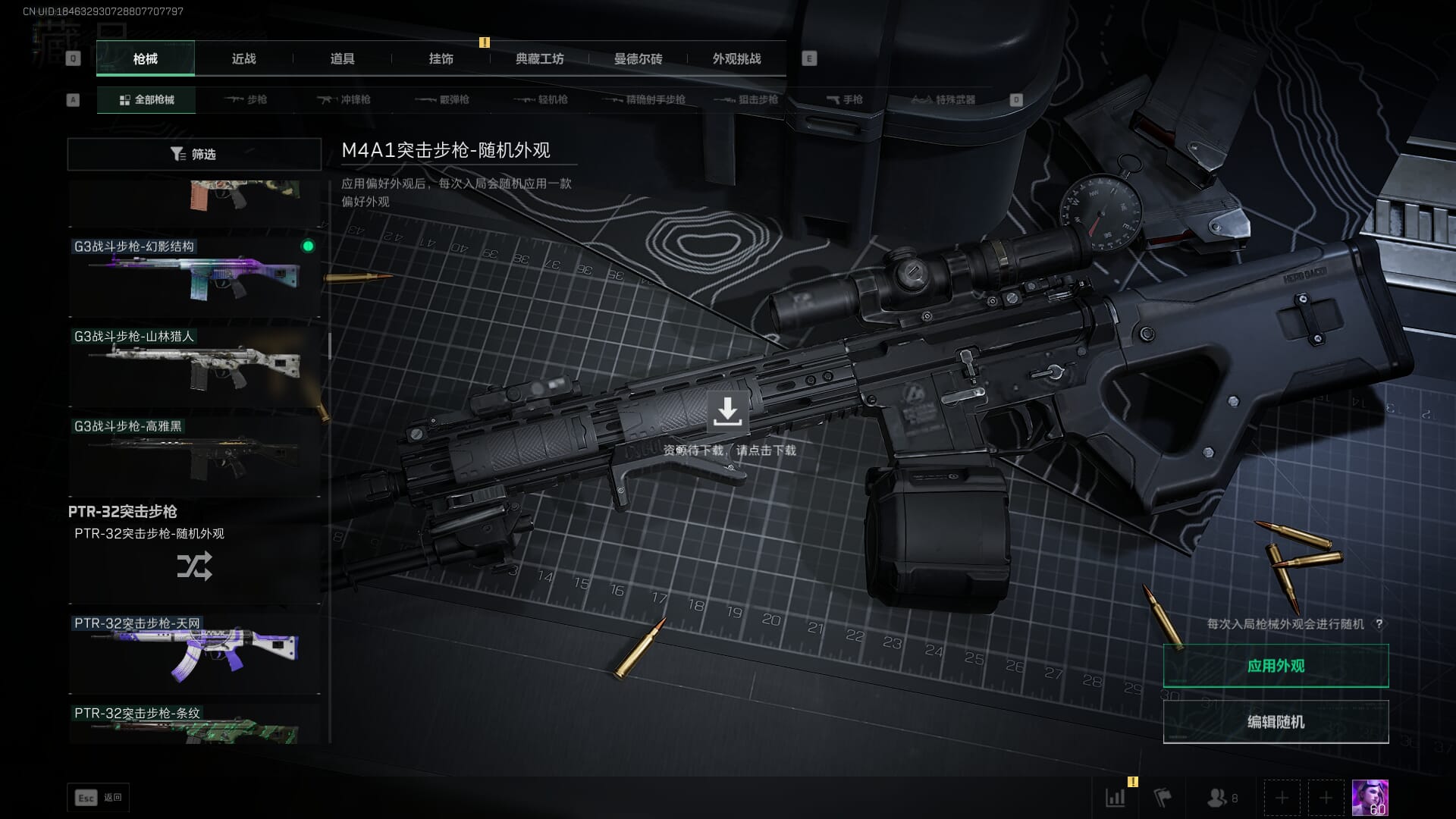Open the 道具 items tab

point(342,58)
